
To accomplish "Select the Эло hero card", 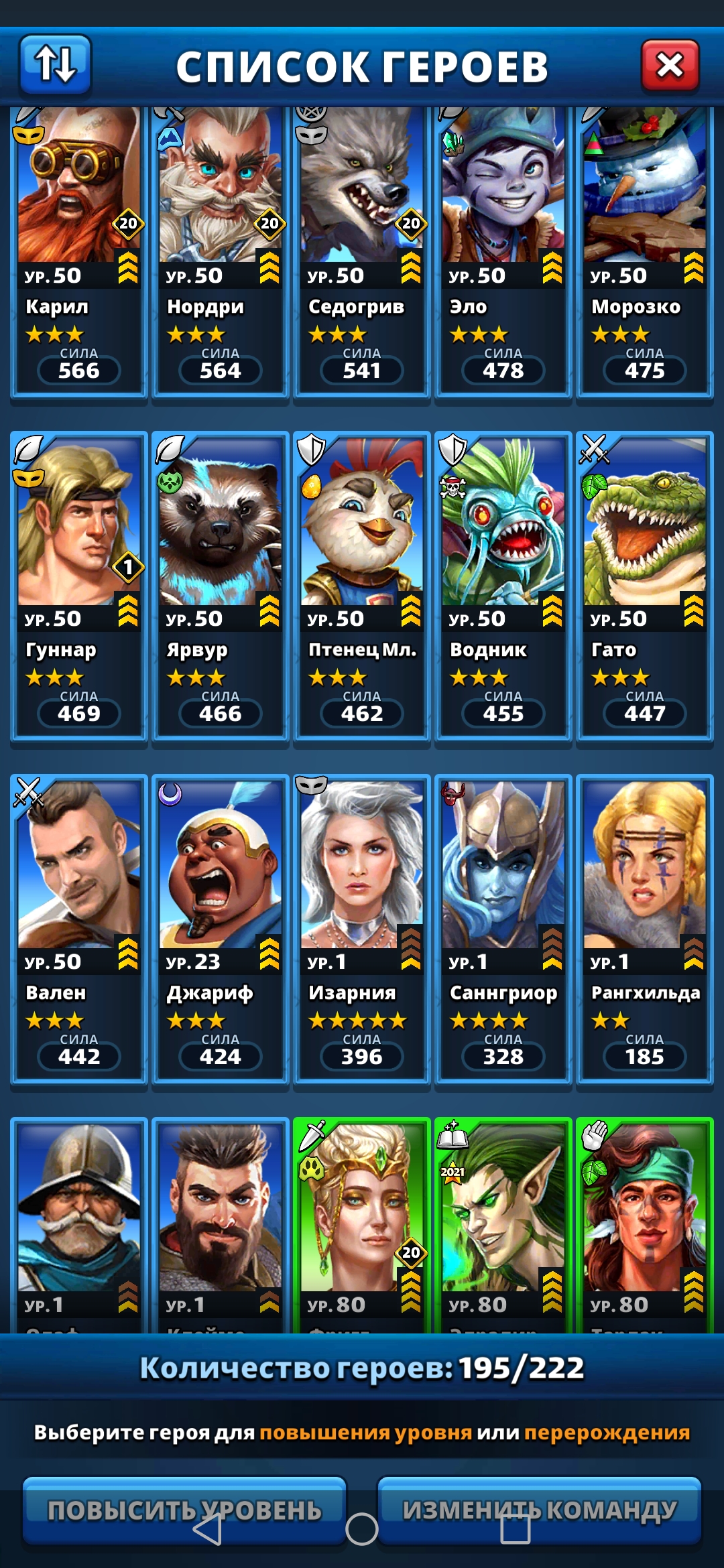I will (503, 251).
